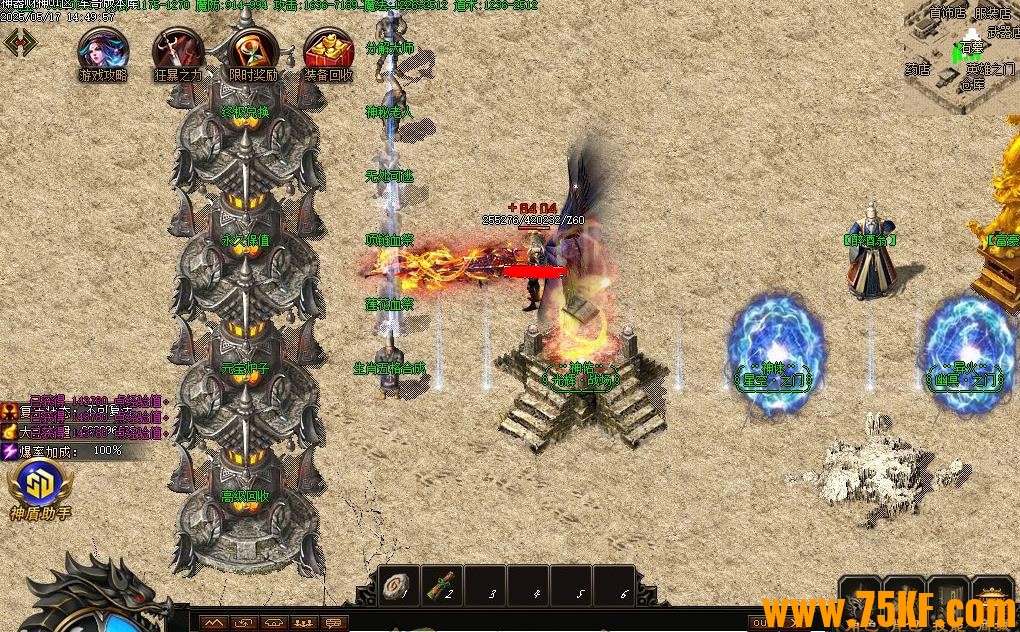
Task: Click the 复活状态 revive status icon
Action: click(9, 411)
